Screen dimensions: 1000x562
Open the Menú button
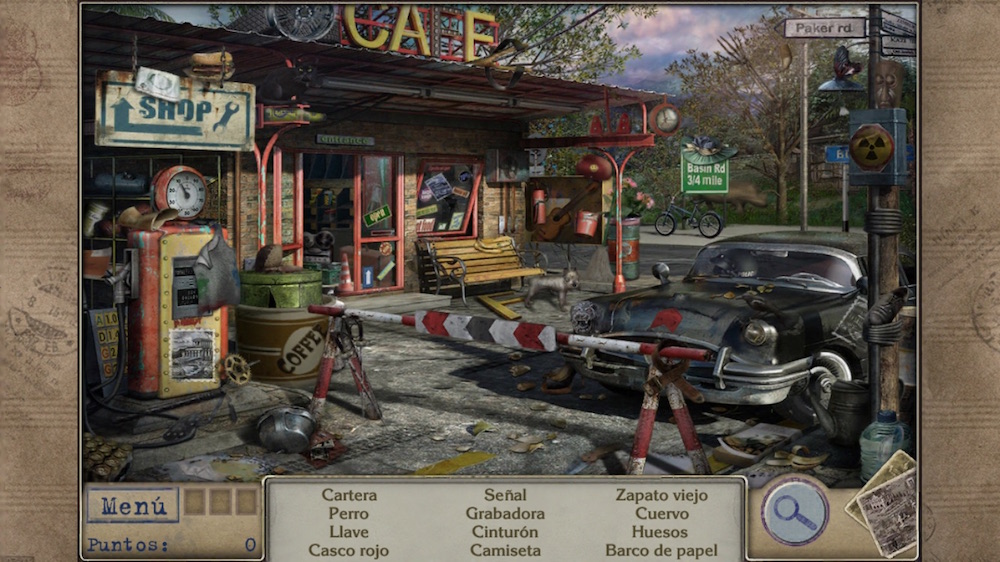click(132, 506)
